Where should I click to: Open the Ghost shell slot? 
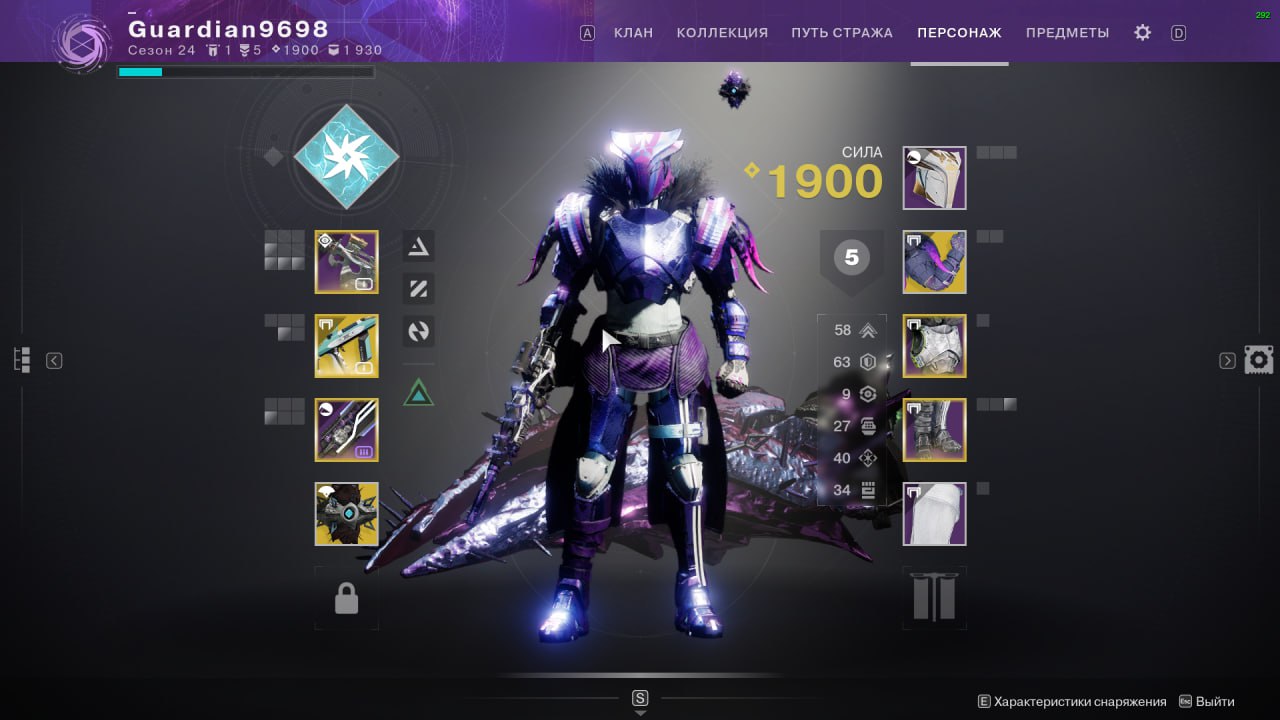[x=346, y=514]
